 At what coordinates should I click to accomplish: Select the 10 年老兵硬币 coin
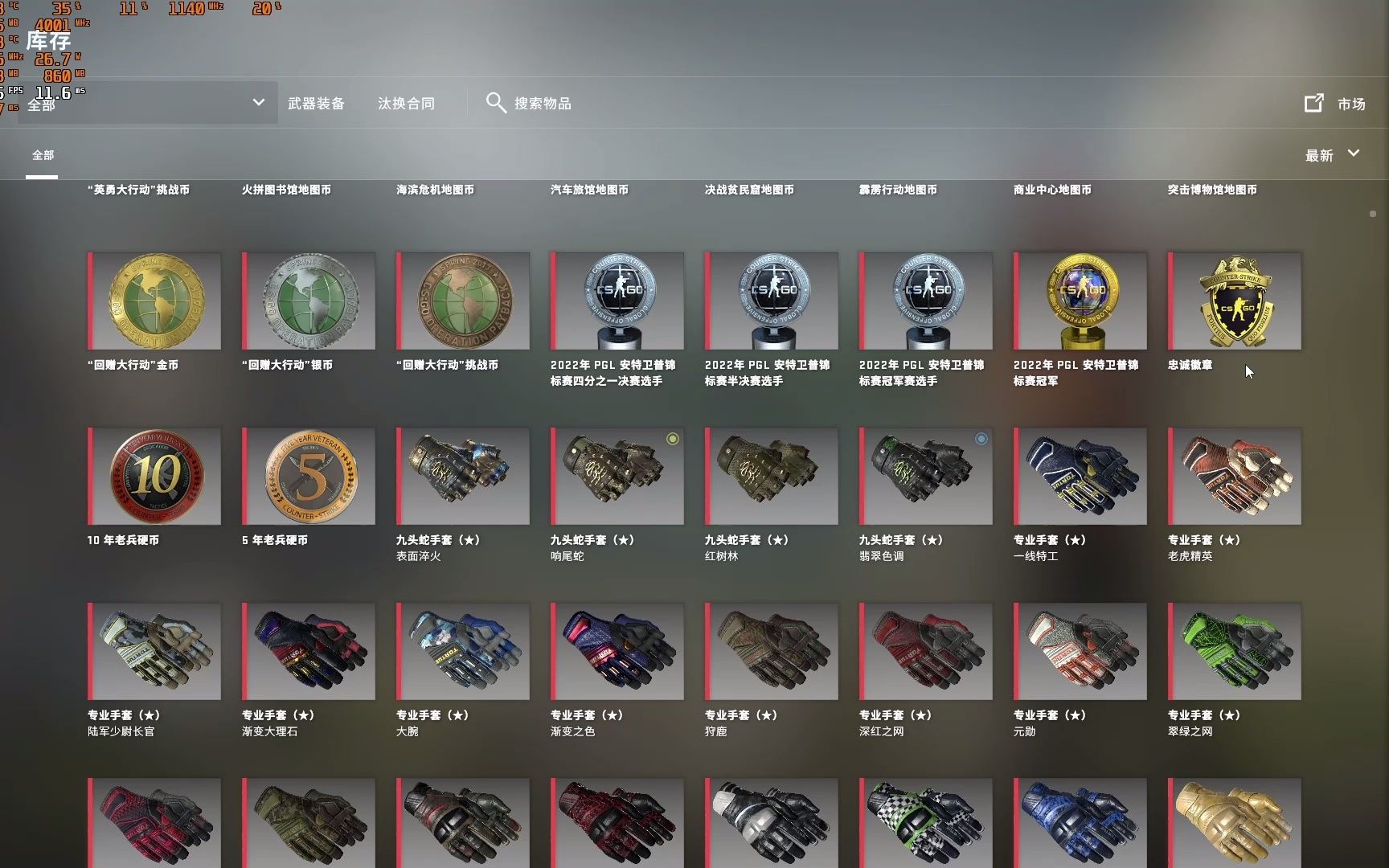[x=154, y=476]
